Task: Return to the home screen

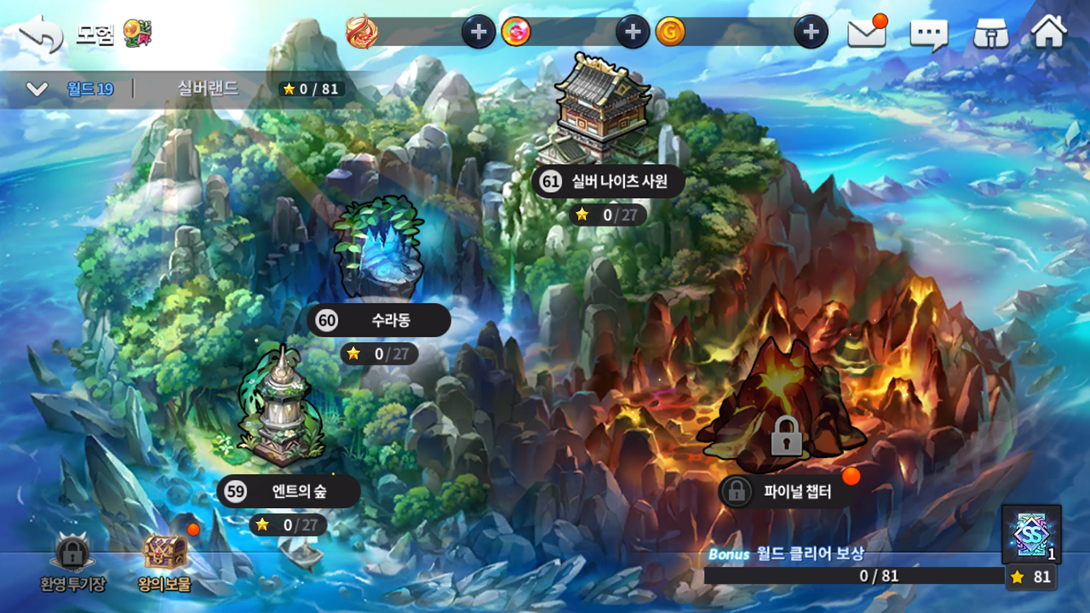Action: coord(1049,33)
